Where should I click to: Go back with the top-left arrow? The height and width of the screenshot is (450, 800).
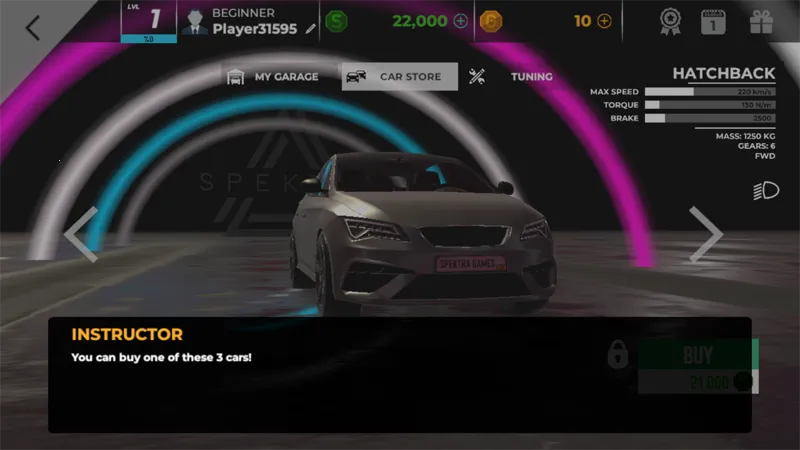pos(33,27)
